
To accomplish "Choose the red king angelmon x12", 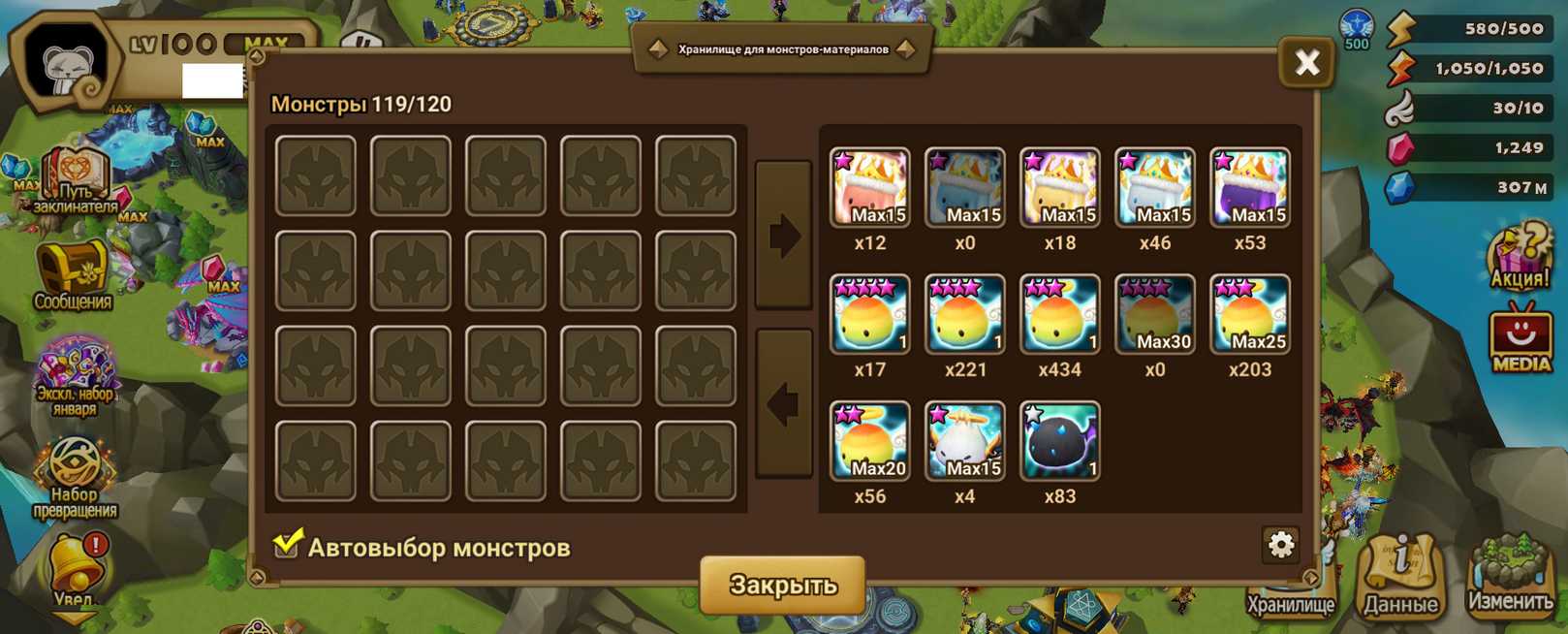I will 869,188.
